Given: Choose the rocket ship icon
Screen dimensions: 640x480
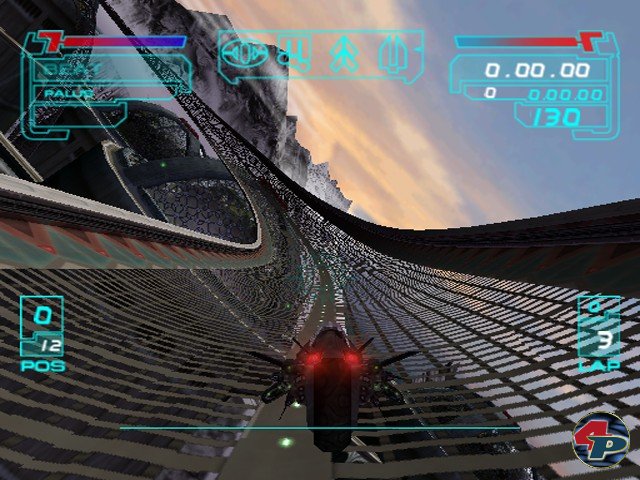Looking at the screenshot, I should 393,52.
